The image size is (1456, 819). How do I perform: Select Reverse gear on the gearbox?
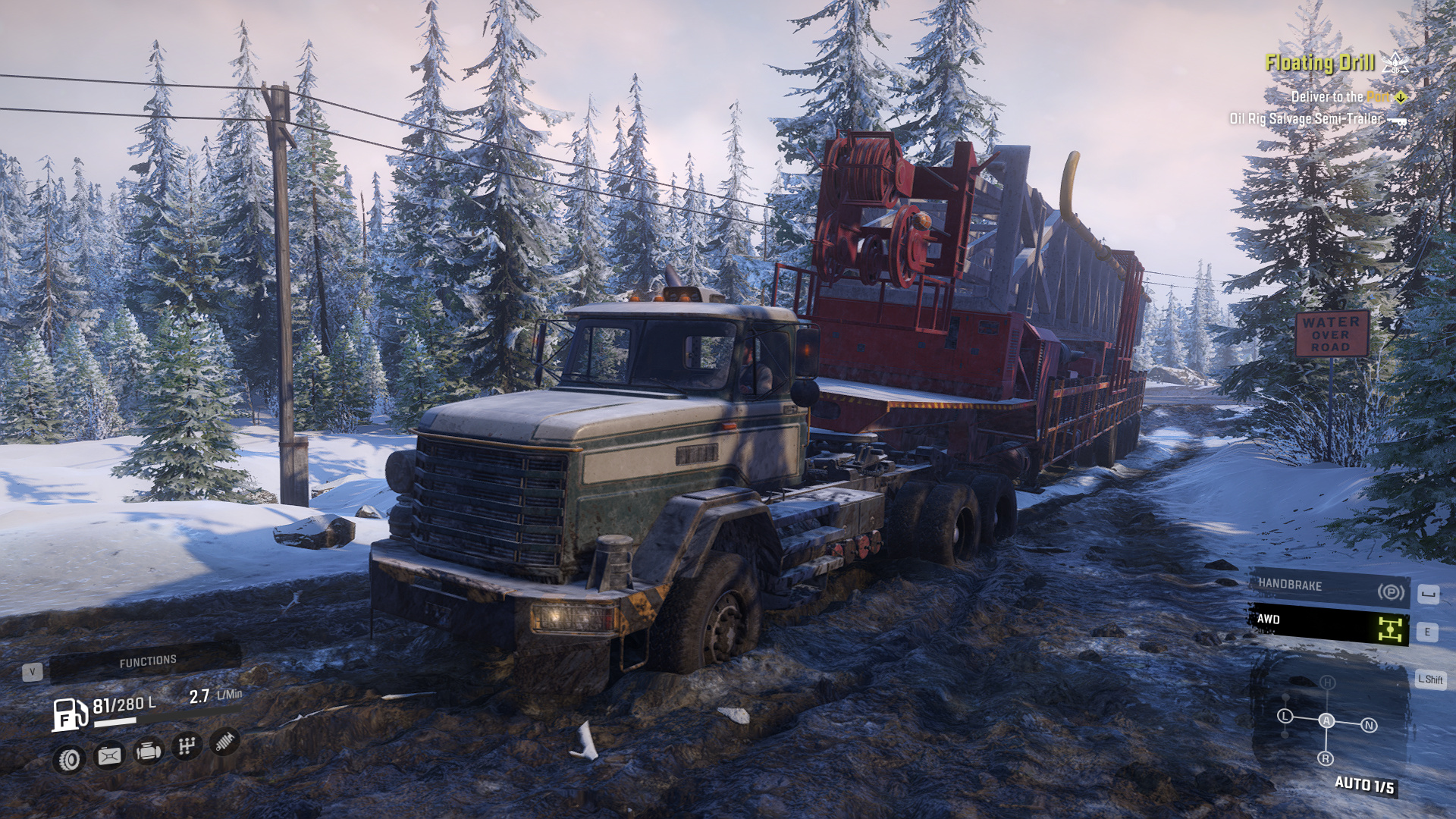[1326, 758]
